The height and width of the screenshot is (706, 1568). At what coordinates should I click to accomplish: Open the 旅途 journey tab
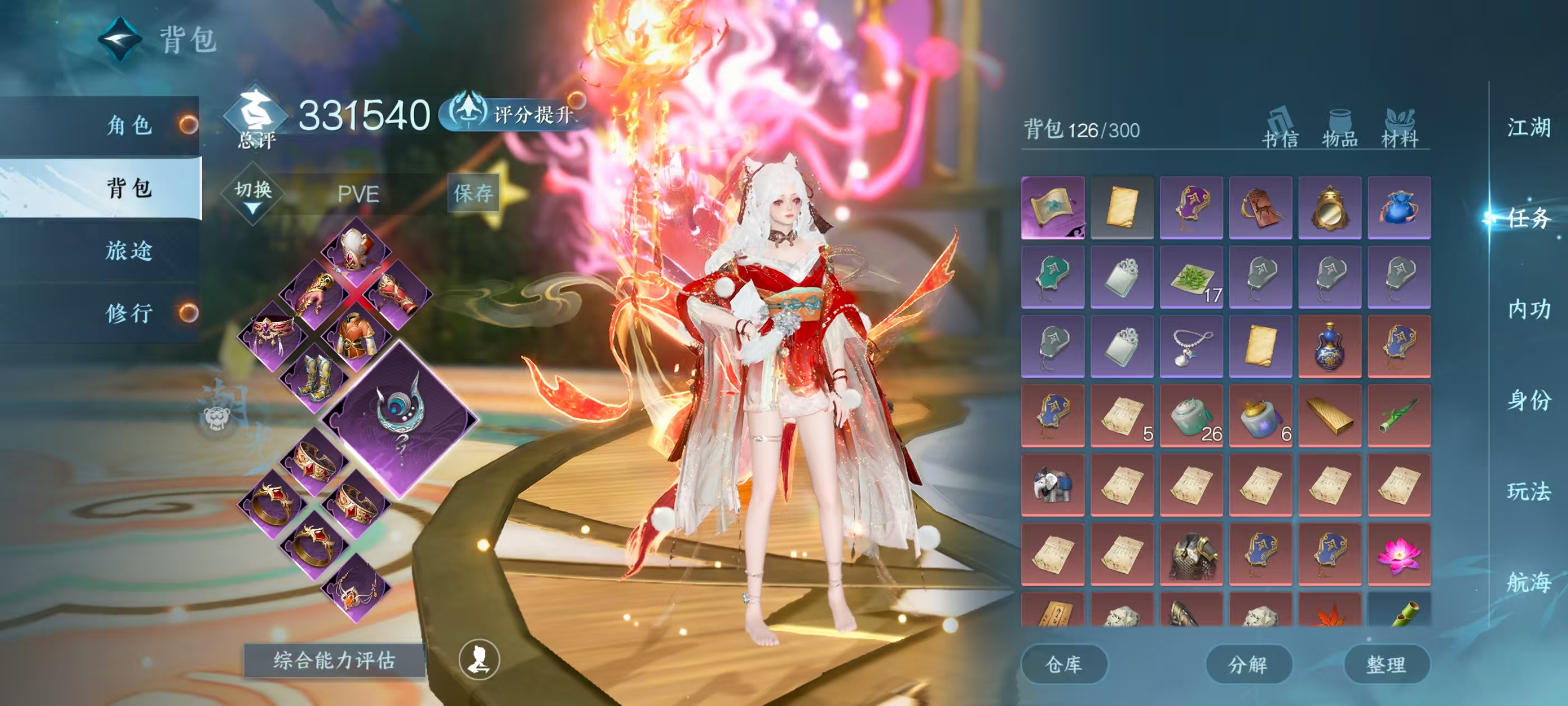coord(129,250)
